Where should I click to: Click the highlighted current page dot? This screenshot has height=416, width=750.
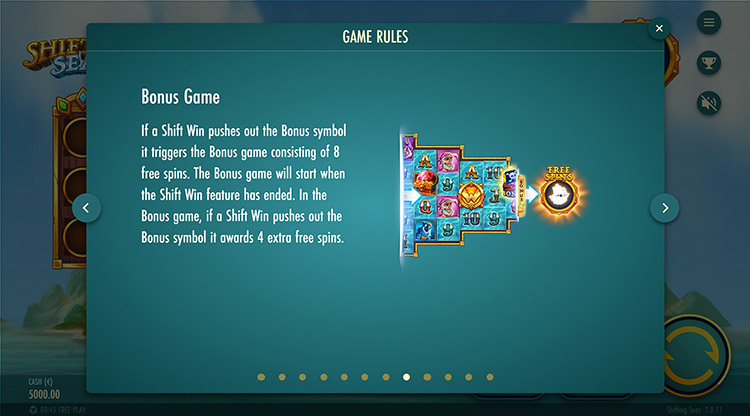tap(406, 377)
